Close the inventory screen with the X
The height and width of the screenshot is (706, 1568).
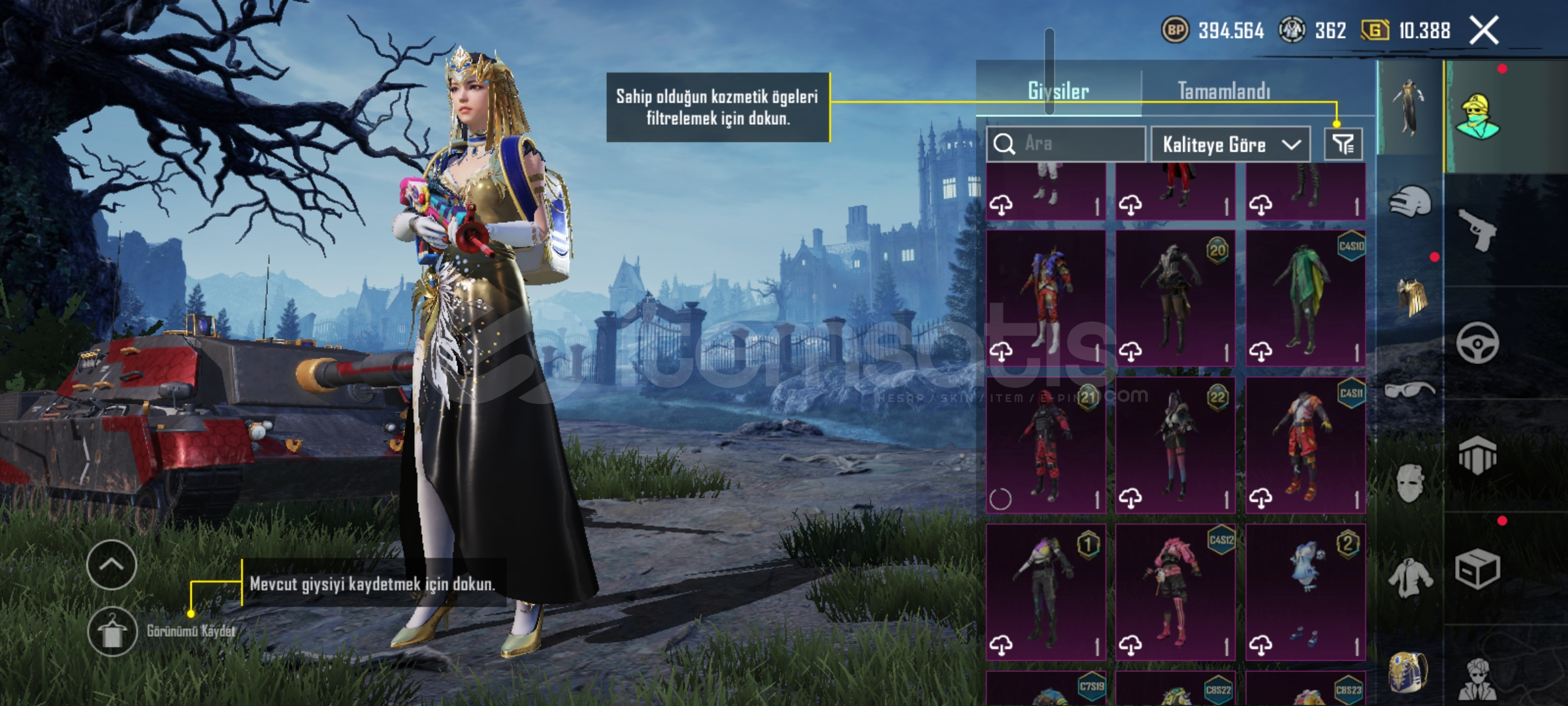coord(1484,31)
